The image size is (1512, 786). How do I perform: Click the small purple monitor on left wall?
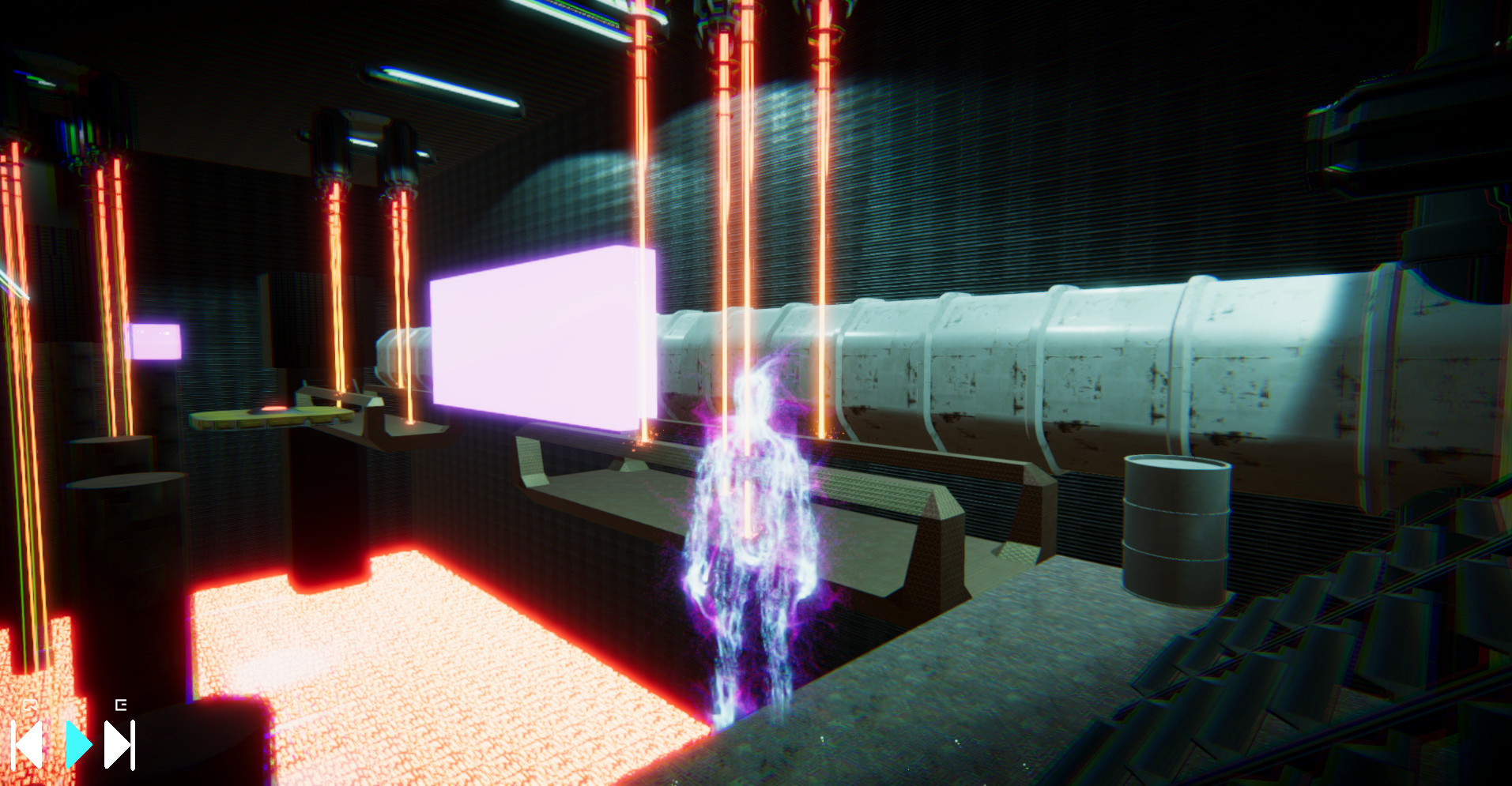tap(156, 341)
